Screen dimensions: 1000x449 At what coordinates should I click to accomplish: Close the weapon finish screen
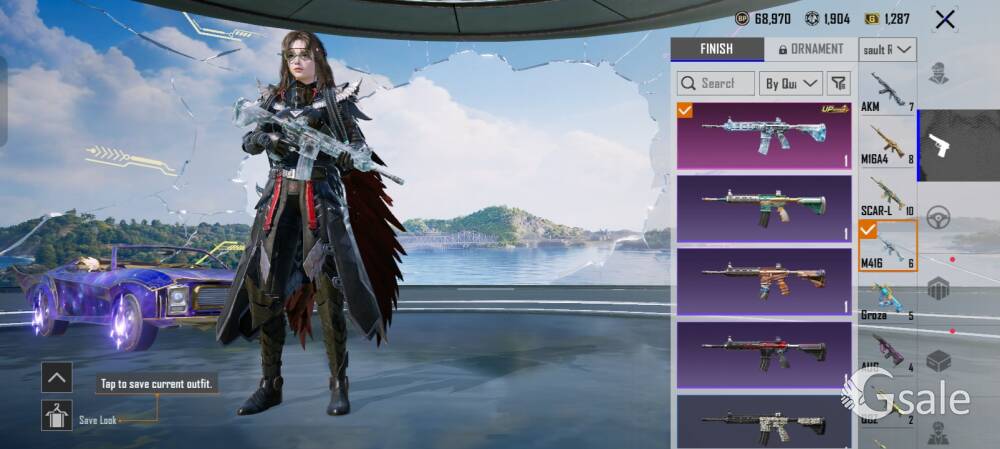[x=944, y=19]
